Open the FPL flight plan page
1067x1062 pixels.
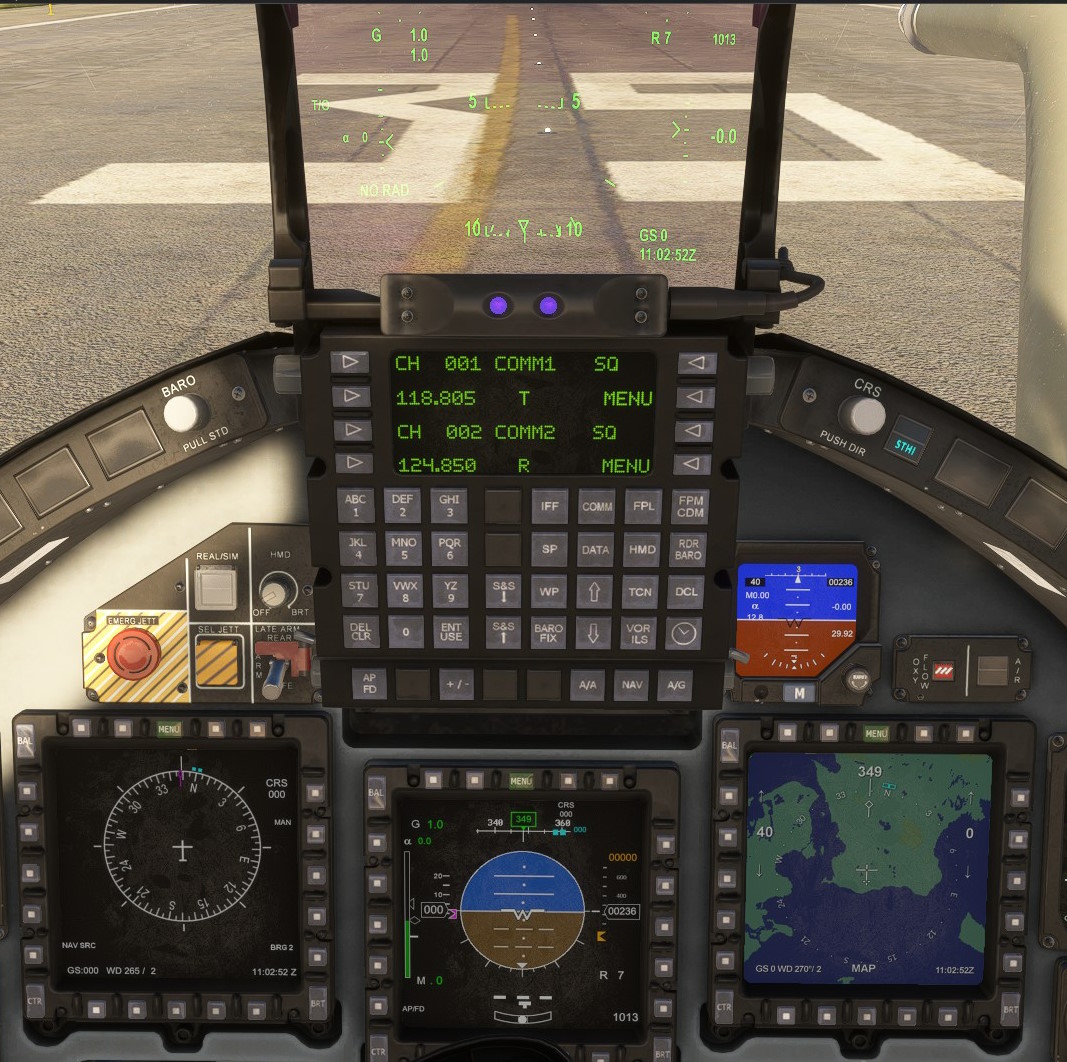643,507
